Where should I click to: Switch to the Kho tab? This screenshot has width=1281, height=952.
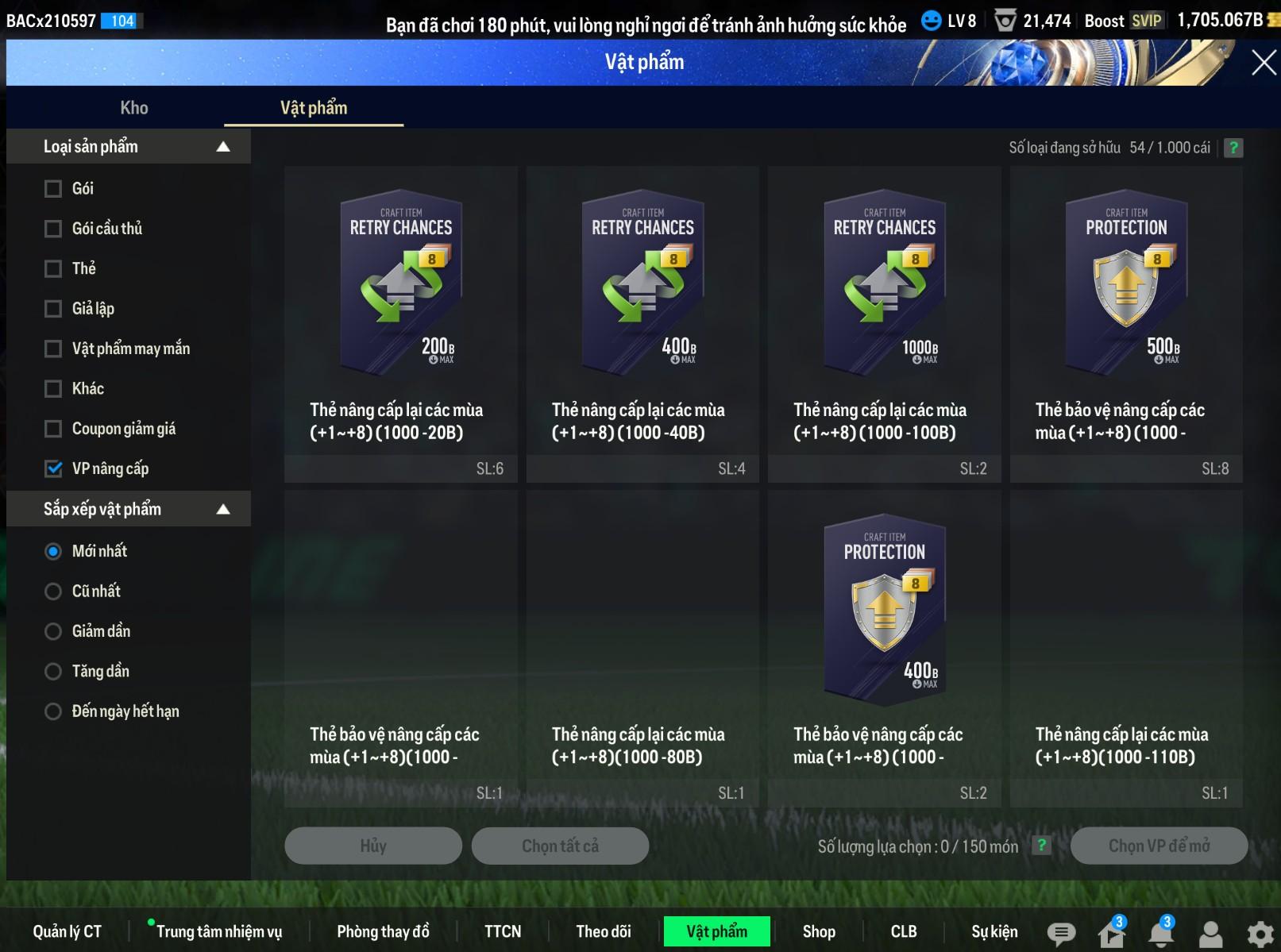pos(134,108)
